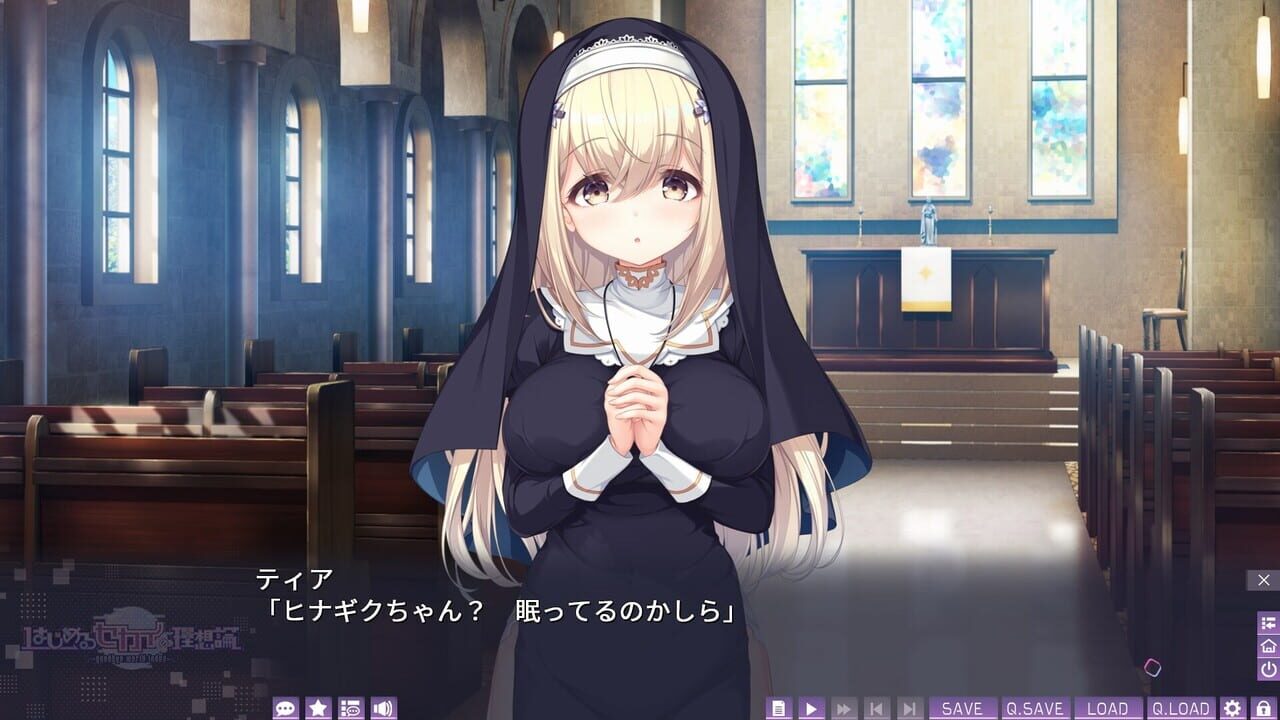The image size is (1280, 720).
Task: Replay voice with the speaker icon
Action: [x=384, y=705]
